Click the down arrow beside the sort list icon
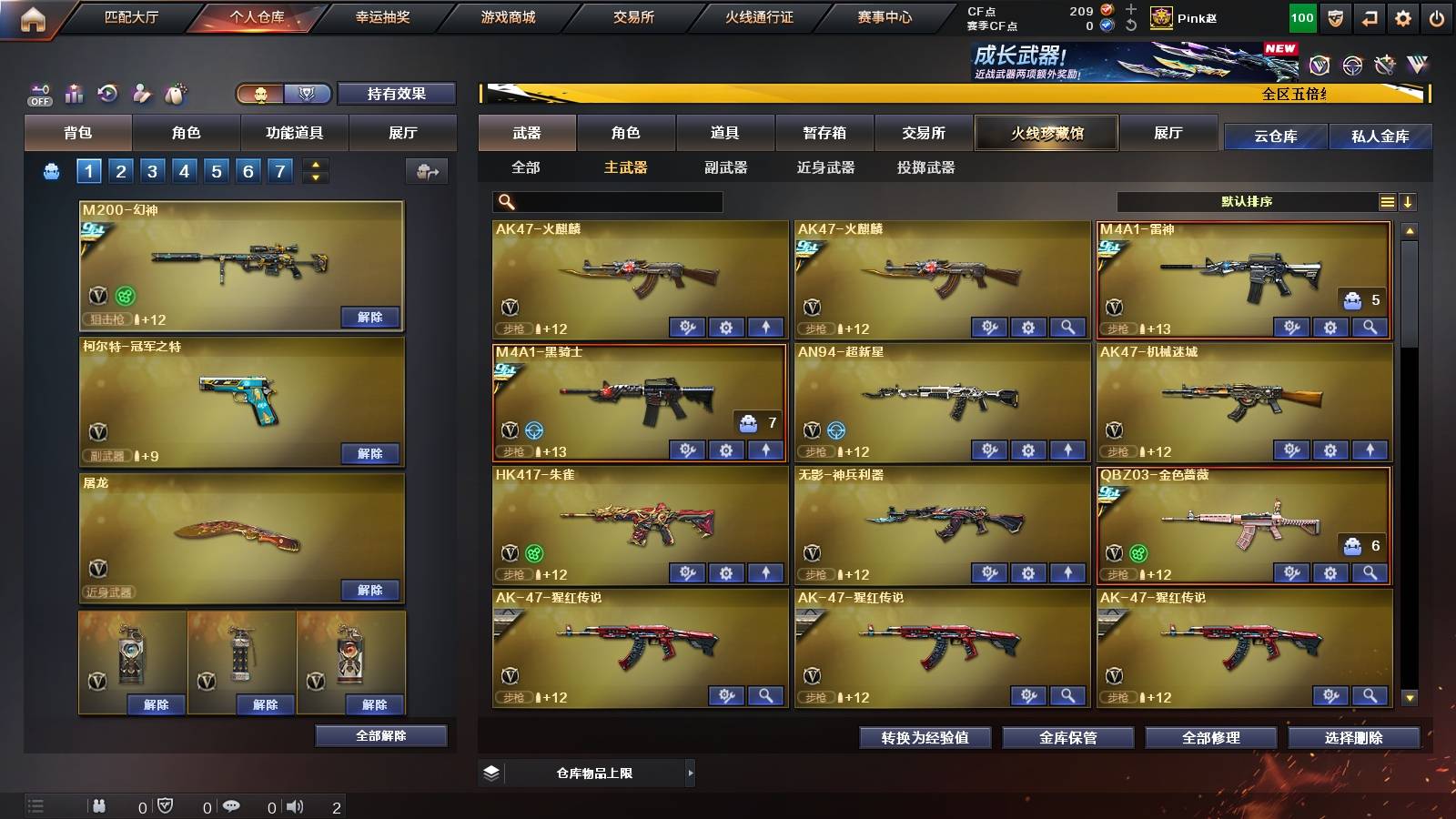This screenshot has width=1456, height=819. (1409, 202)
